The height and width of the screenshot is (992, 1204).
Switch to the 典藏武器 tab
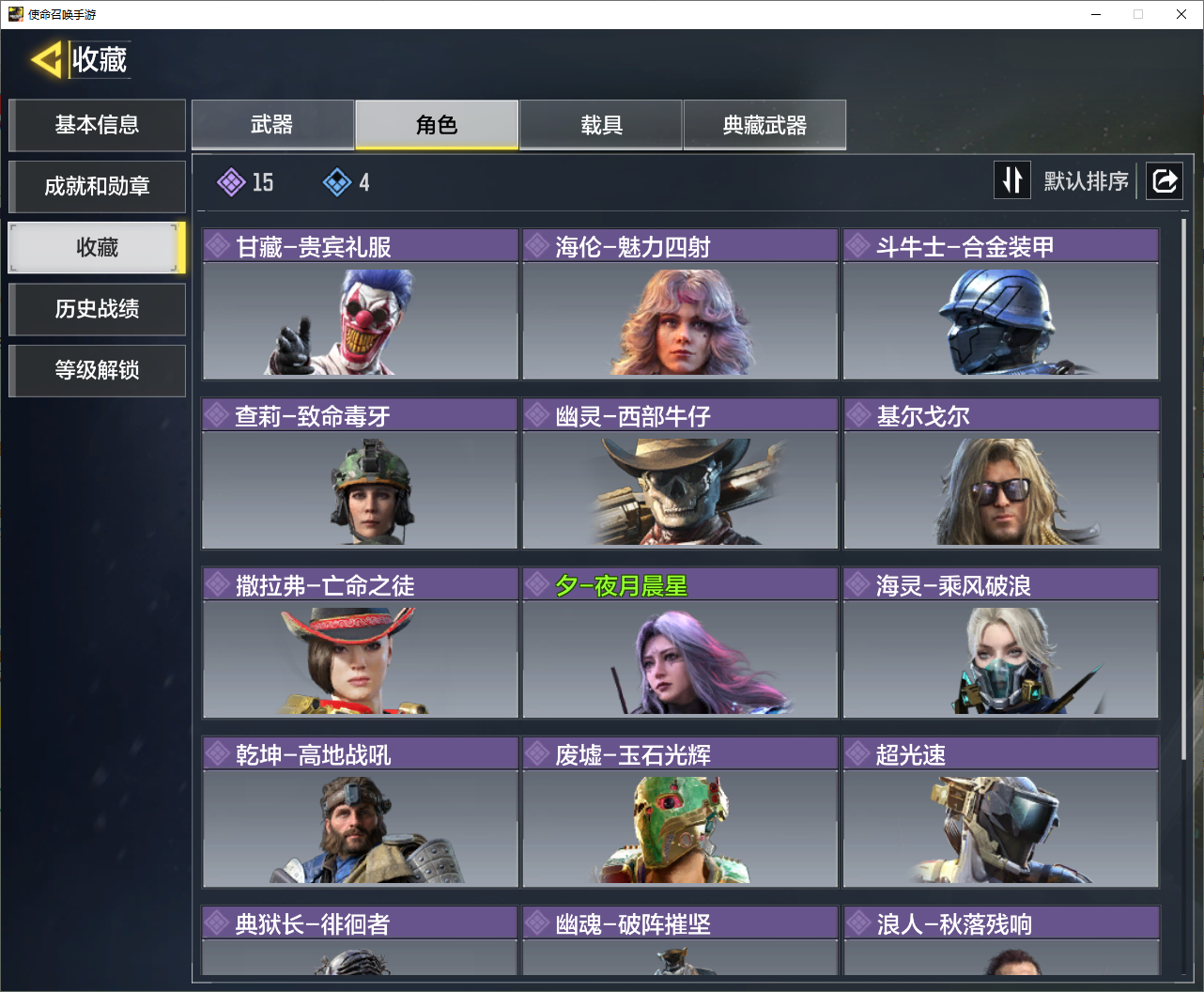(764, 125)
